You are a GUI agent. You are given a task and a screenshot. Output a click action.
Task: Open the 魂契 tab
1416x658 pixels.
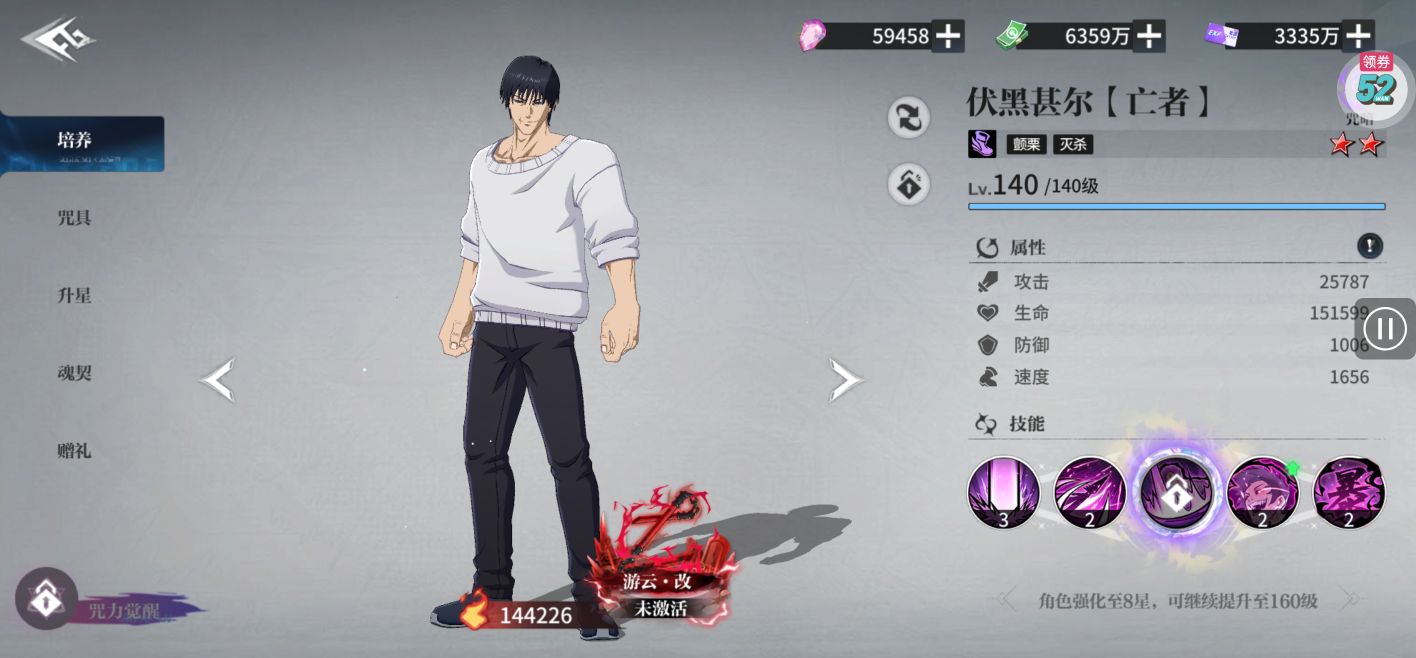coord(75,373)
